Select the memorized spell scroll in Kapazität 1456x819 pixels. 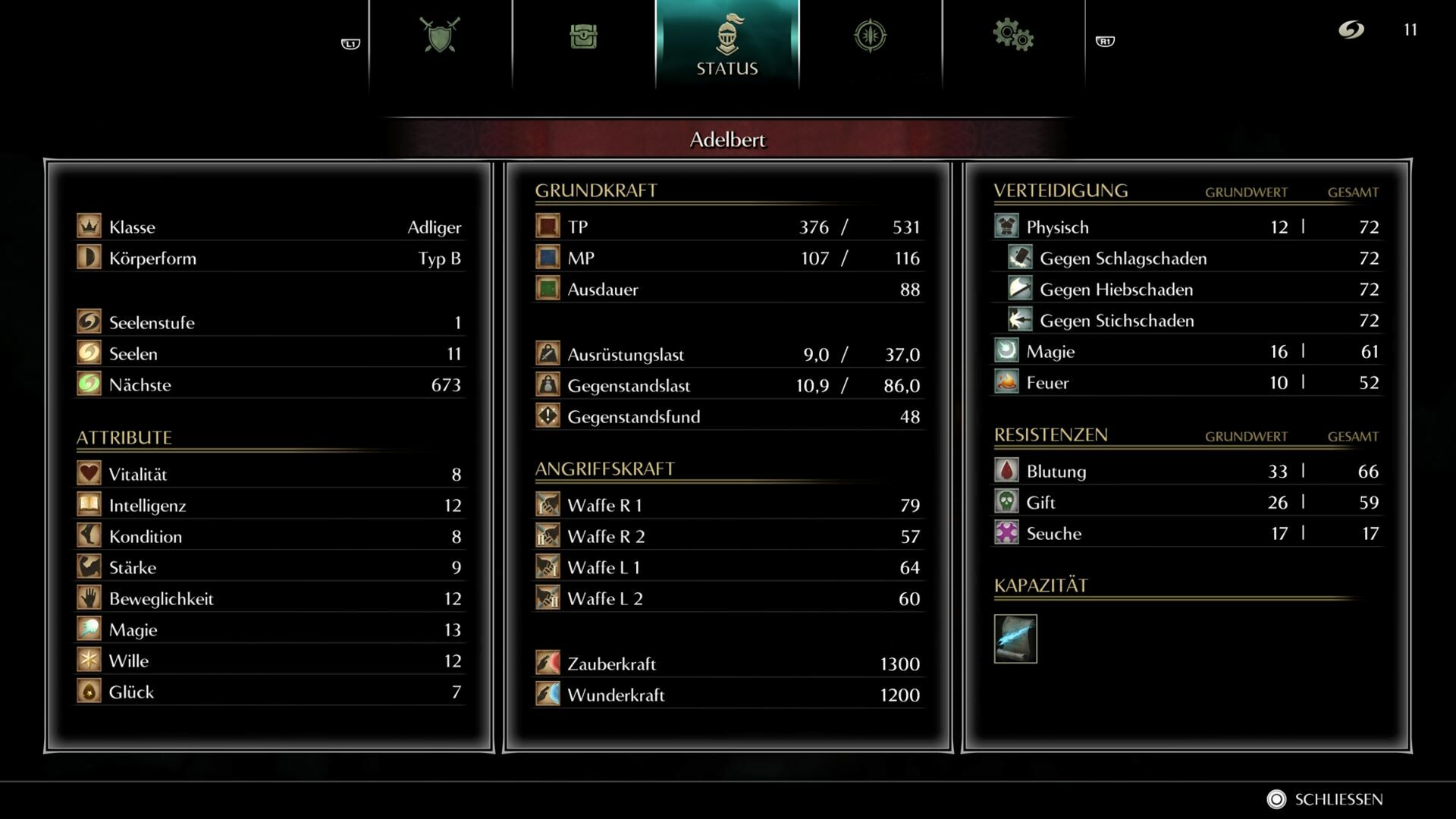[1015, 639]
